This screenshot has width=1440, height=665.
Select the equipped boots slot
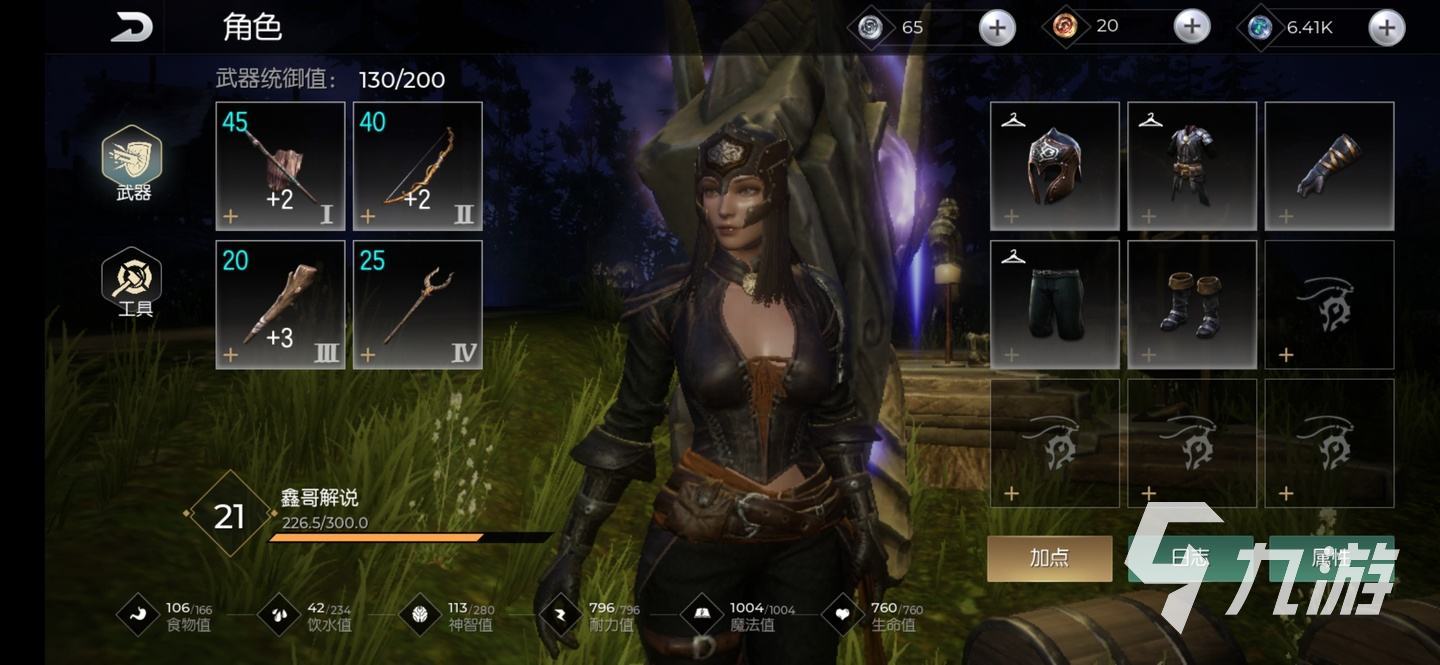coord(1192,304)
